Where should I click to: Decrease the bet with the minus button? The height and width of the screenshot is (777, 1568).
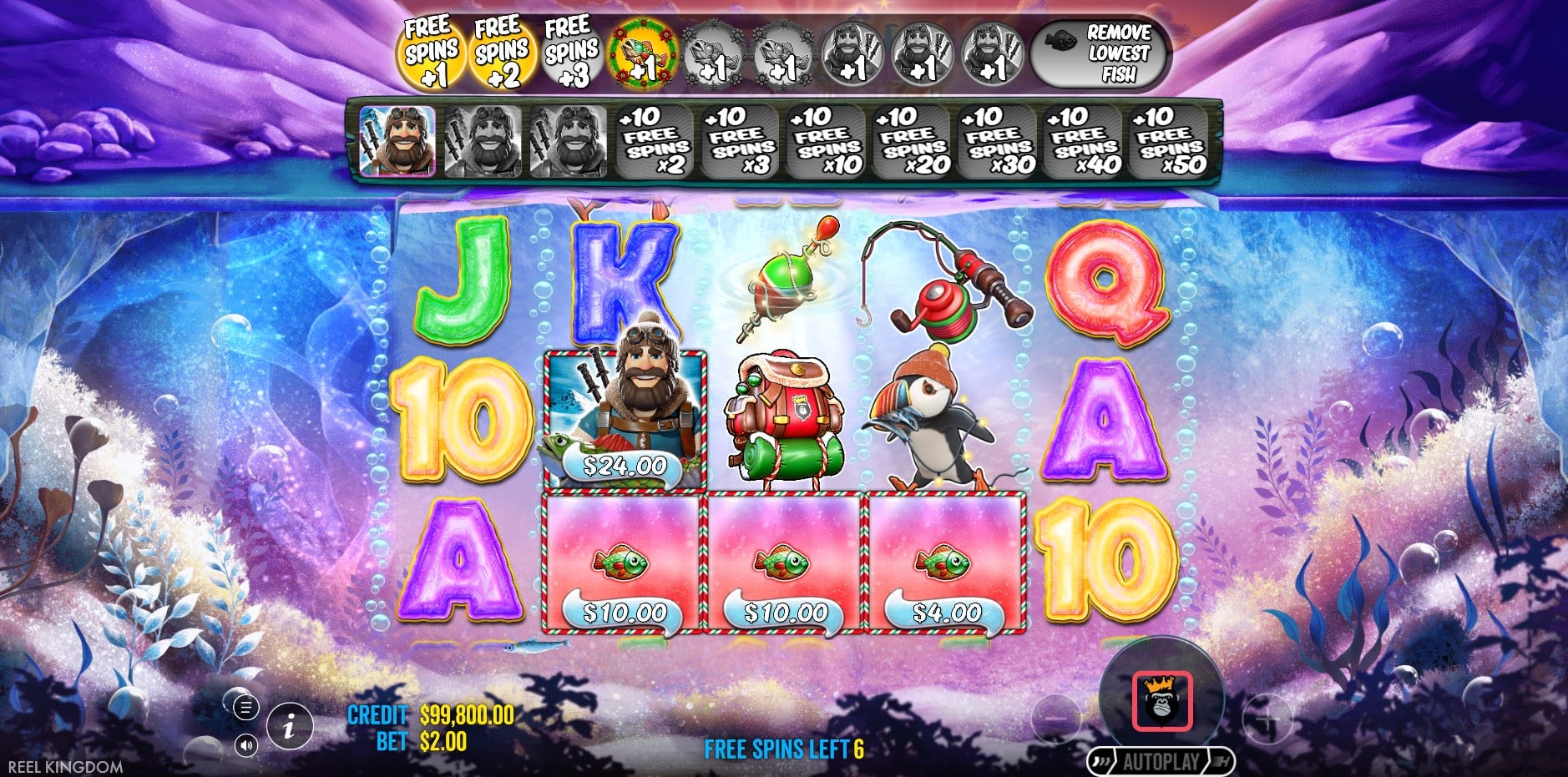[1055, 717]
